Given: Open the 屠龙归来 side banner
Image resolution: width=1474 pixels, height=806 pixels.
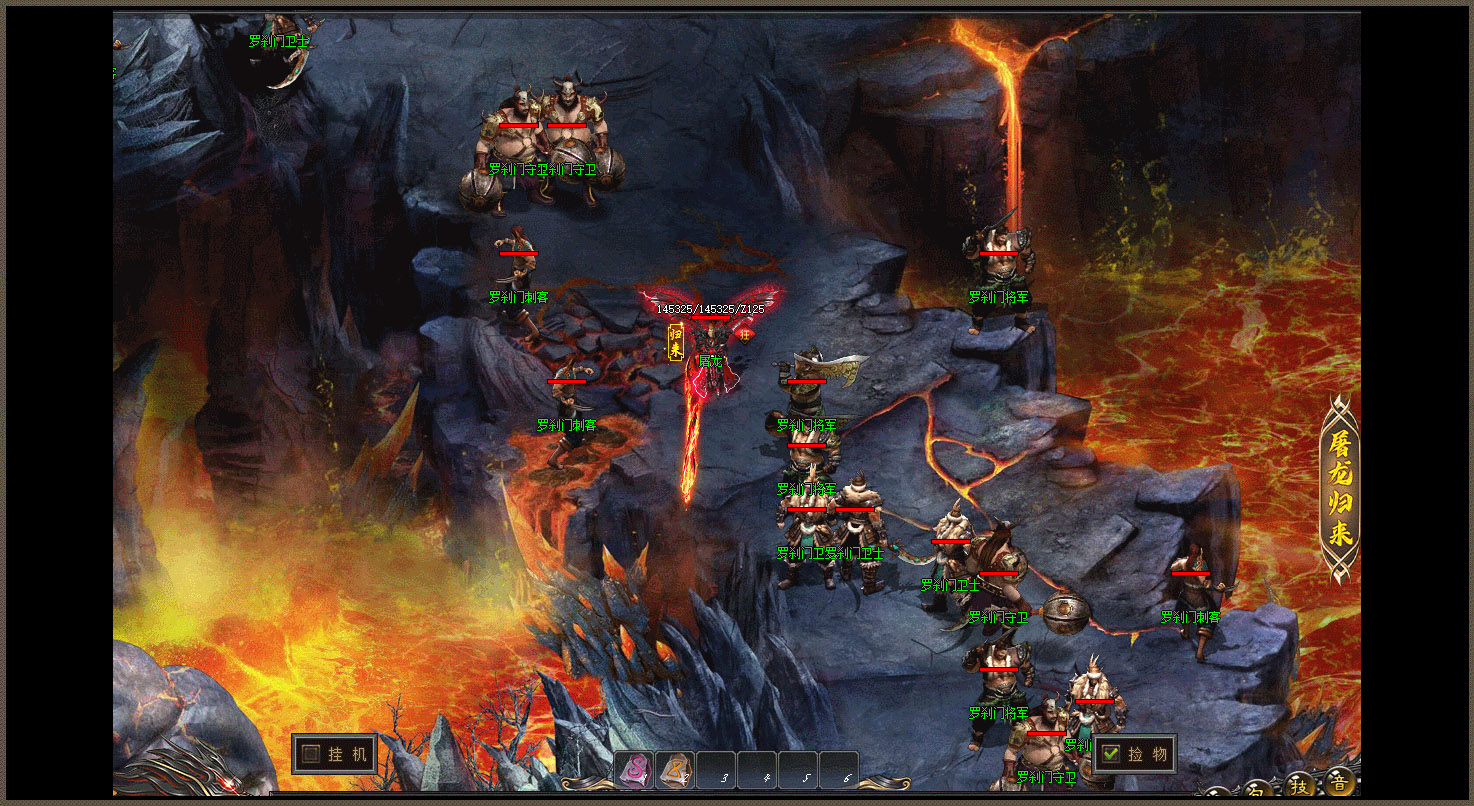Looking at the screenshot, I should (x=1340, y=489).
